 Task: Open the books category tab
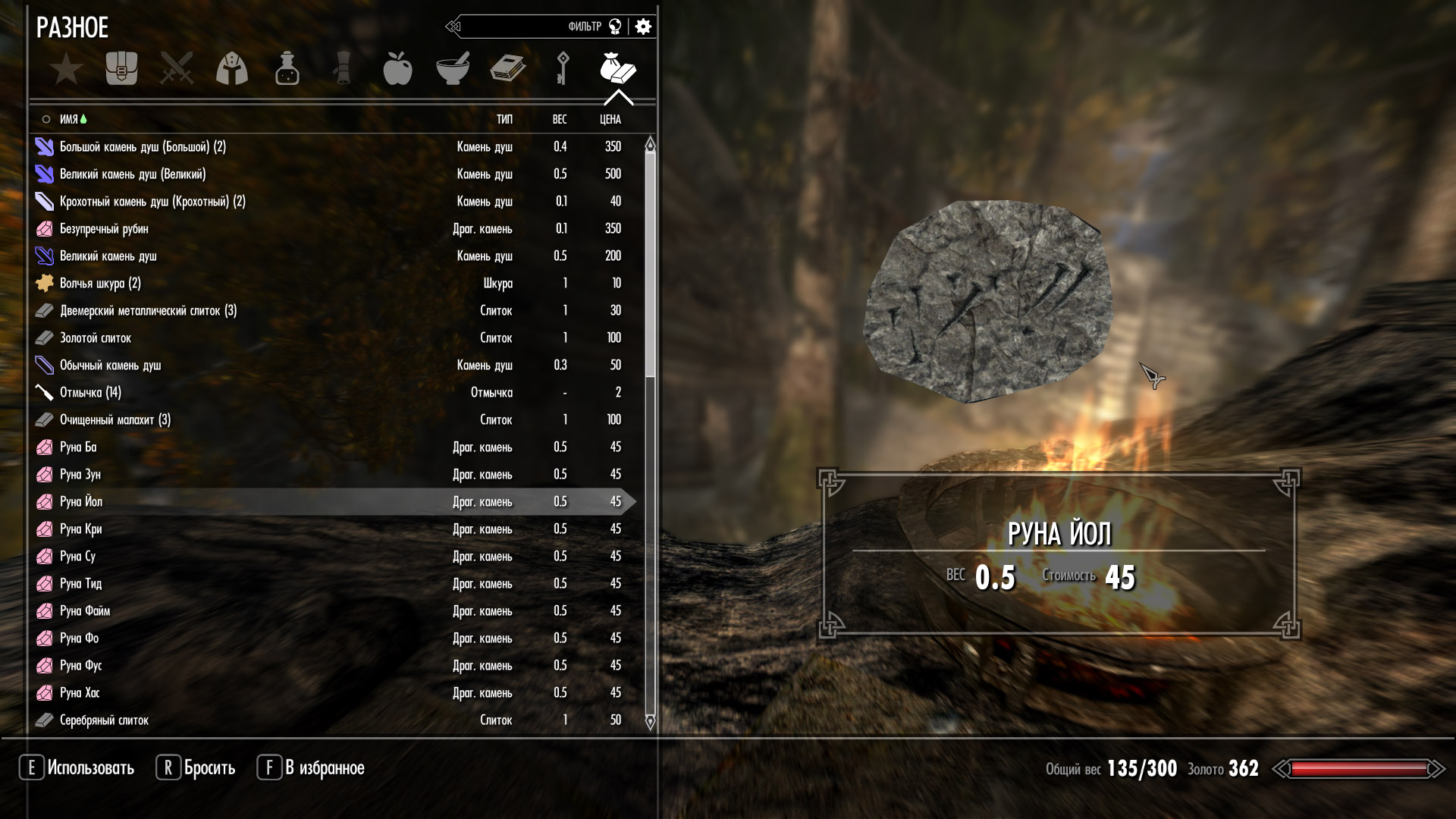[x=507, y=69]
